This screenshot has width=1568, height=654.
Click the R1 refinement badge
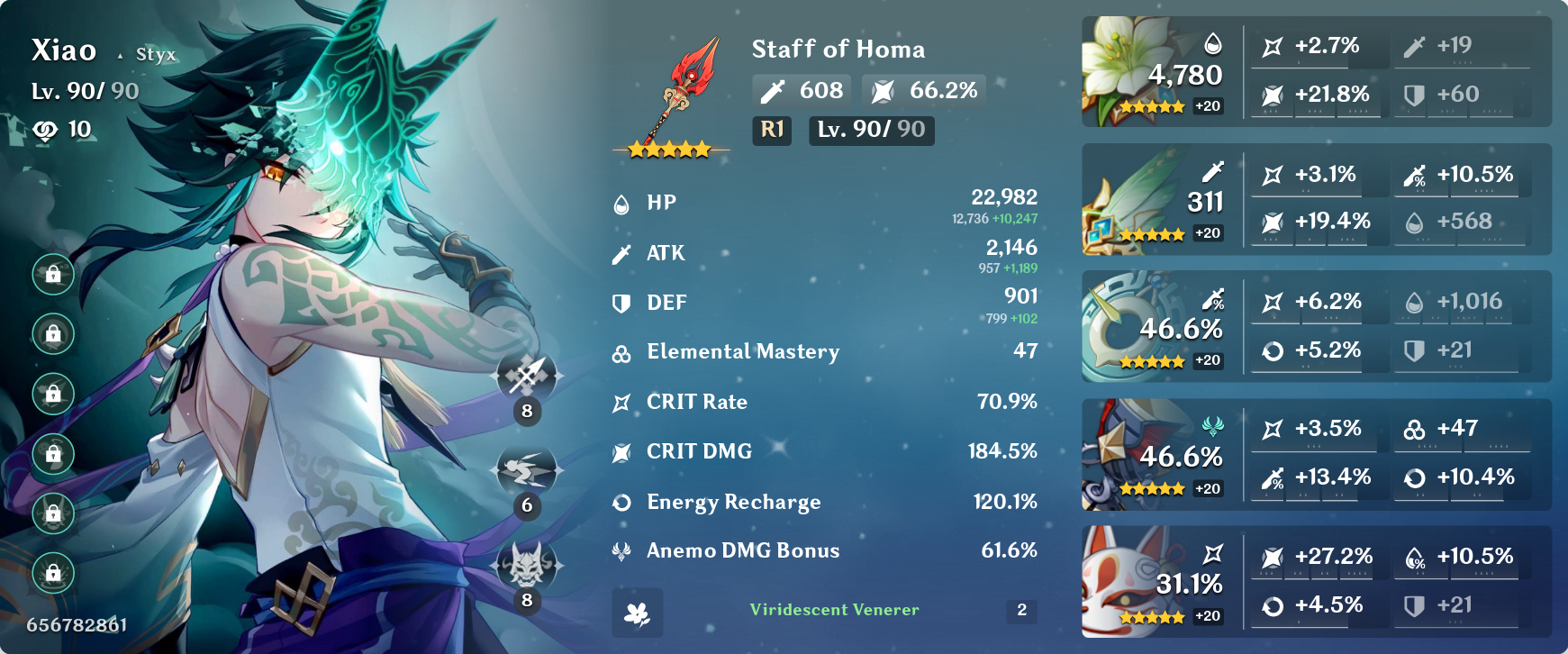(x=771, y=131)
